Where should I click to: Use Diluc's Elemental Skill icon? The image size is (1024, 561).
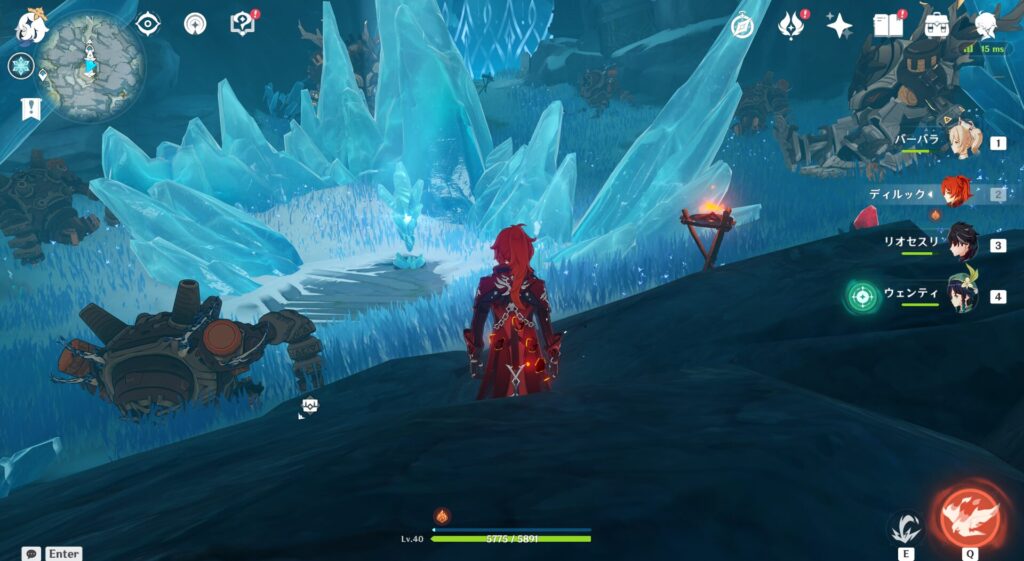point(906,527)
